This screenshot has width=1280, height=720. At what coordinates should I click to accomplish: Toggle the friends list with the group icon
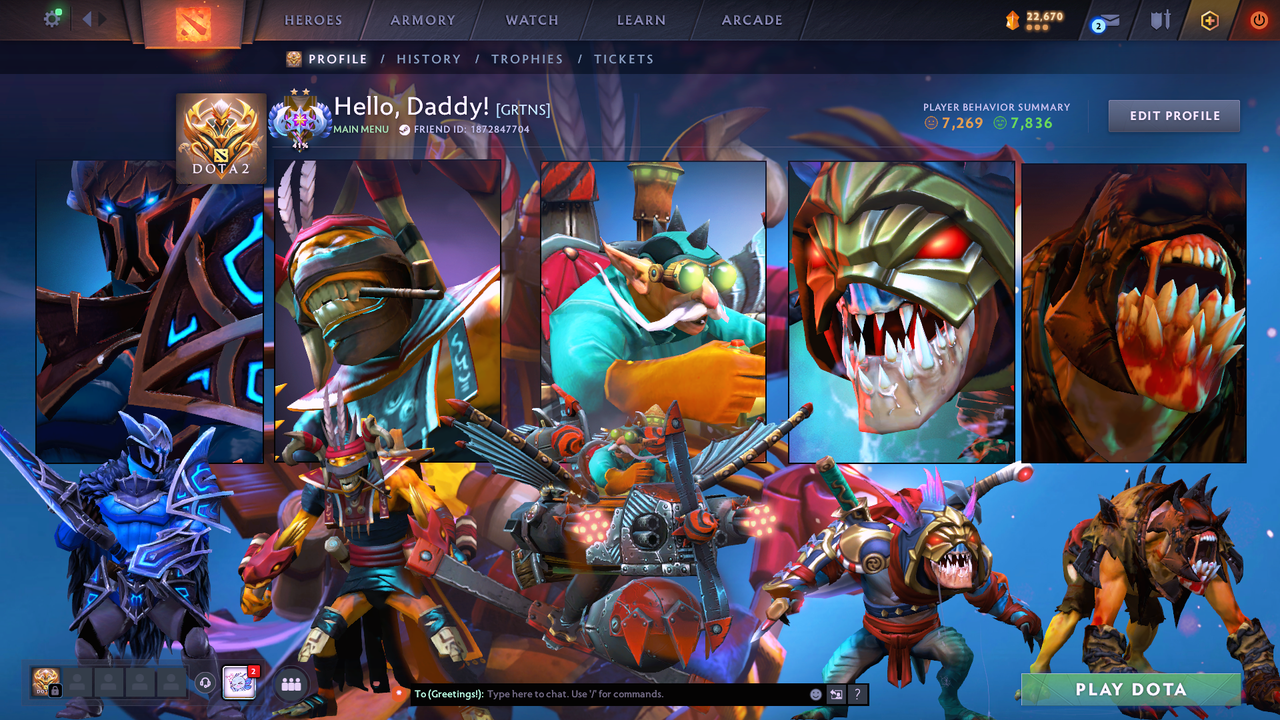pyautogui.click(x=290, y=683)
